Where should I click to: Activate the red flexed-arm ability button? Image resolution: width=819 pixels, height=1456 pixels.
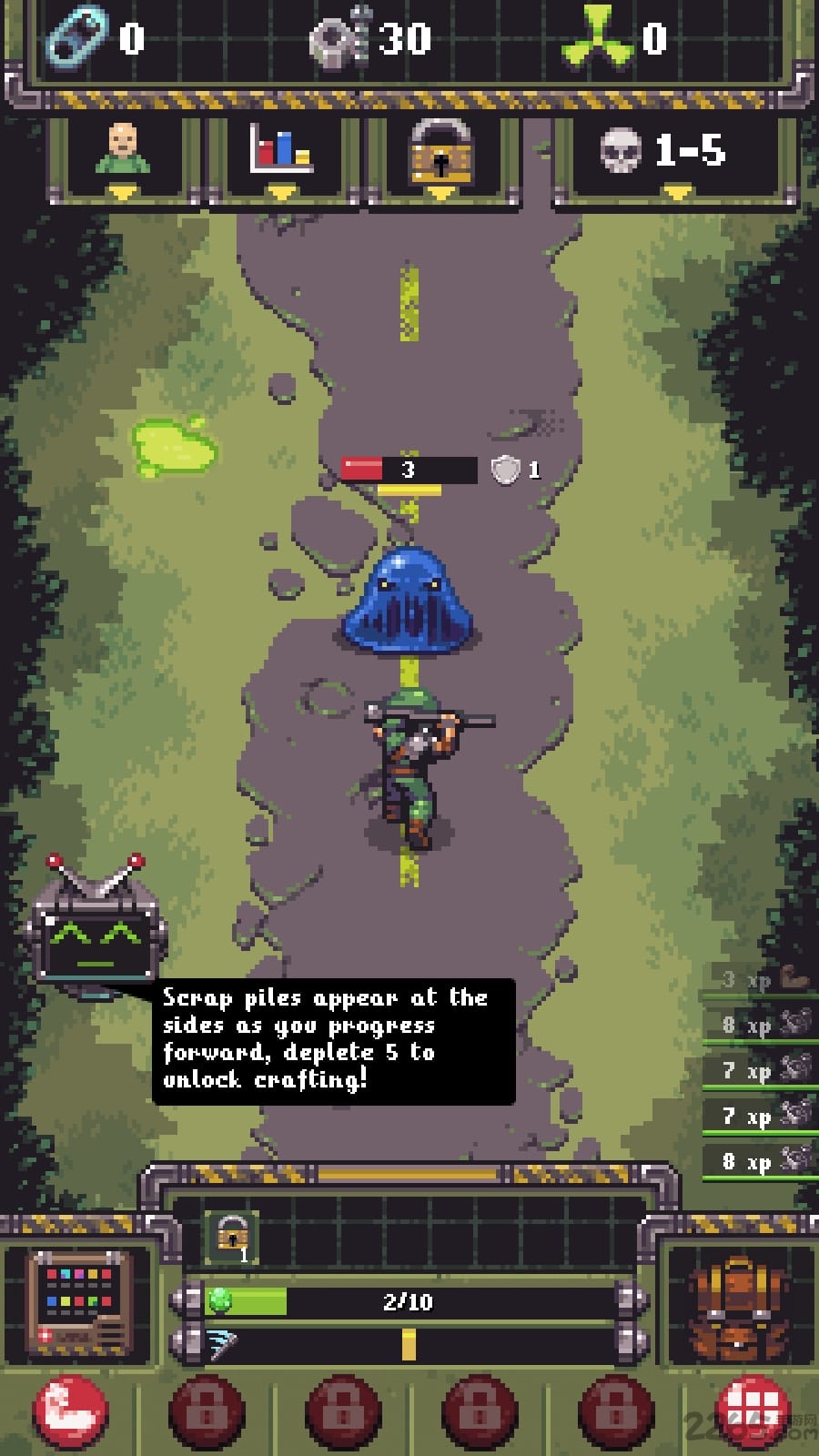click(x=70, y=1413)
